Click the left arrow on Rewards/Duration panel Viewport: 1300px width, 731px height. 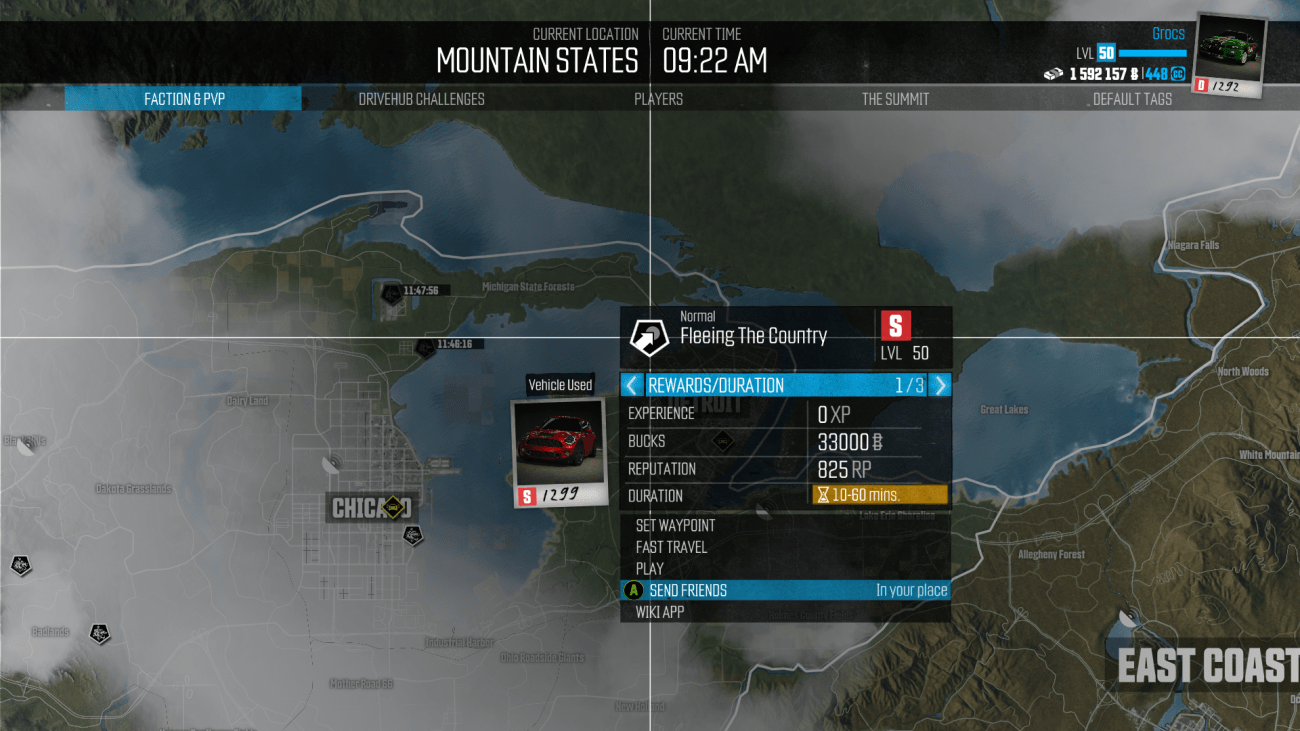click(x=633, y=384)
